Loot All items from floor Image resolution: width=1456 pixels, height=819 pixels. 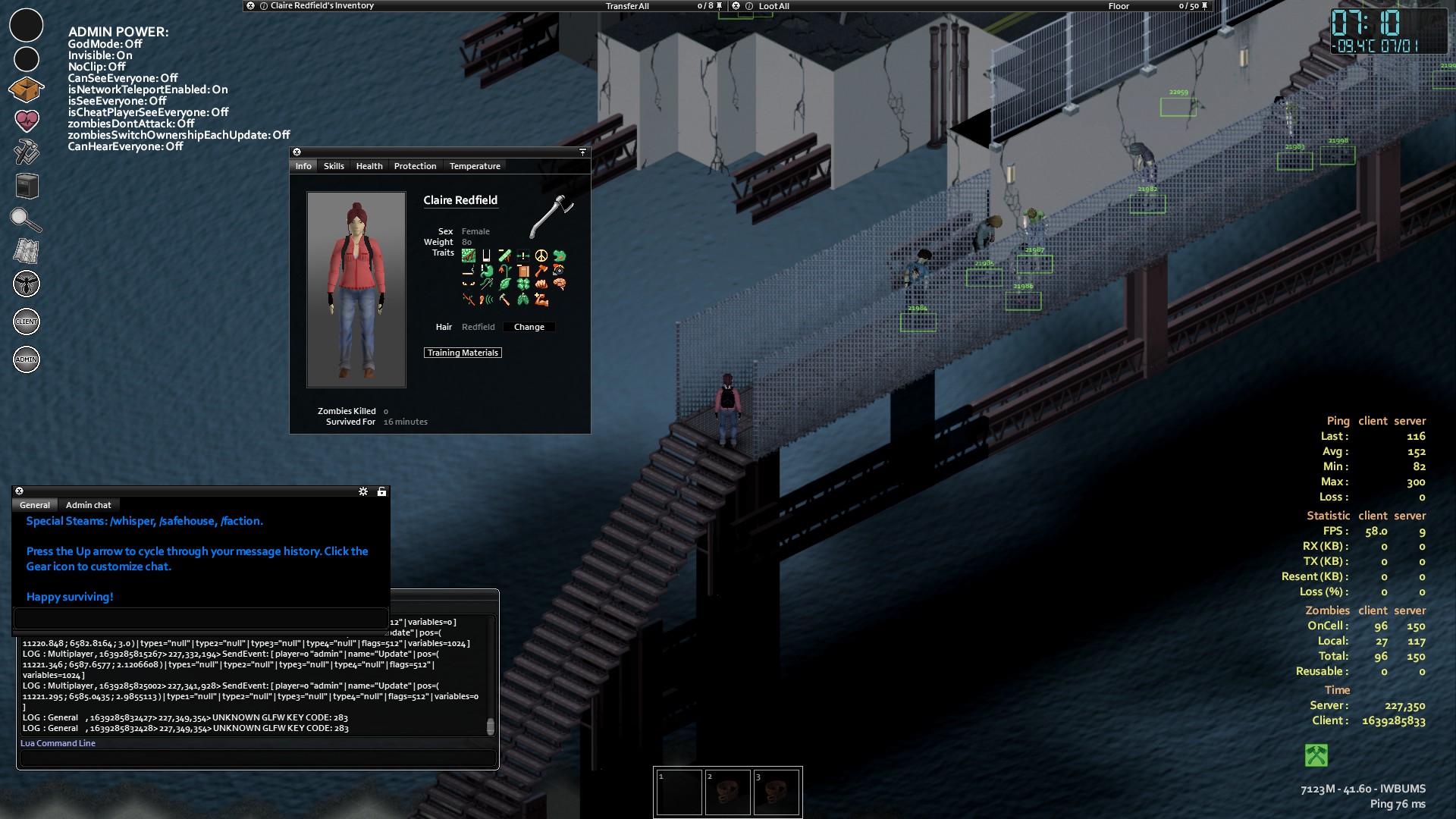773,6
